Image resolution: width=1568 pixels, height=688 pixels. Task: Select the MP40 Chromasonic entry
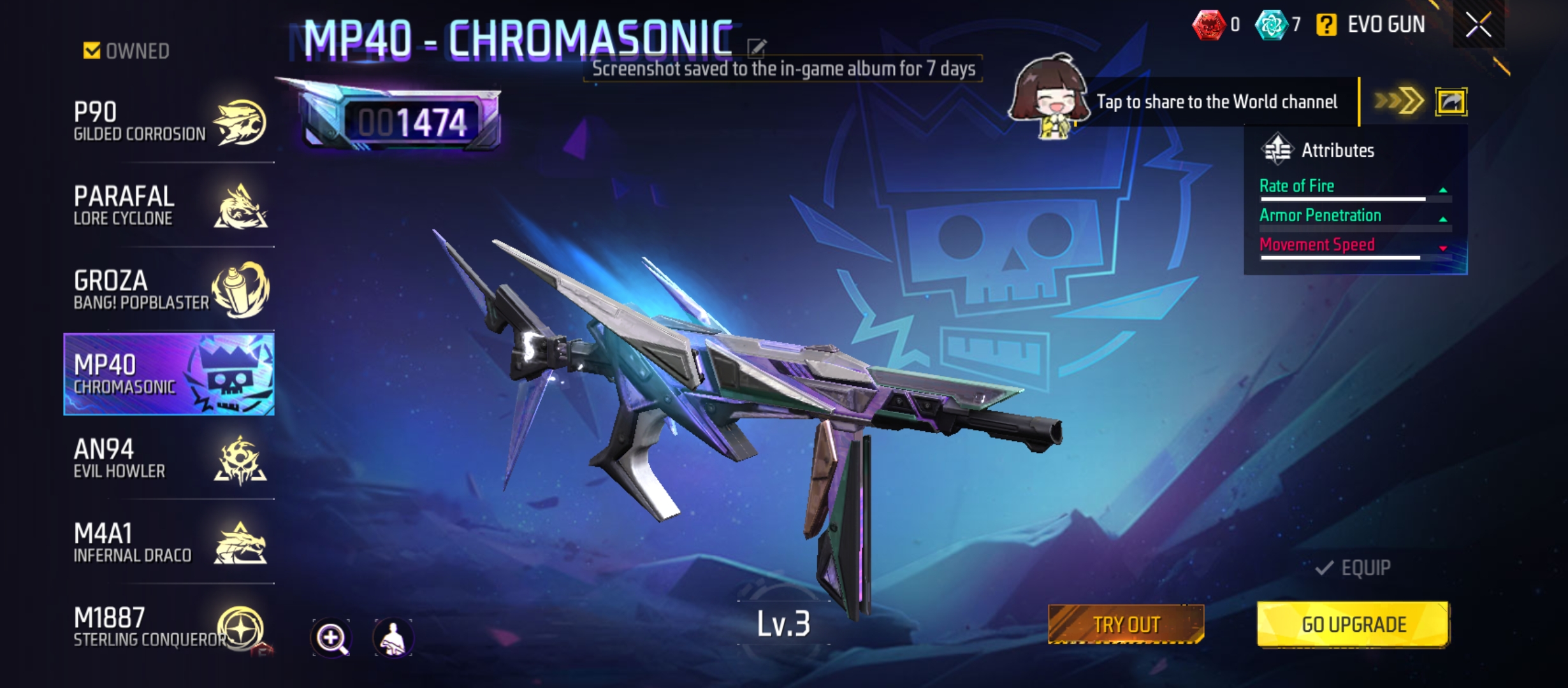[169, 374]
